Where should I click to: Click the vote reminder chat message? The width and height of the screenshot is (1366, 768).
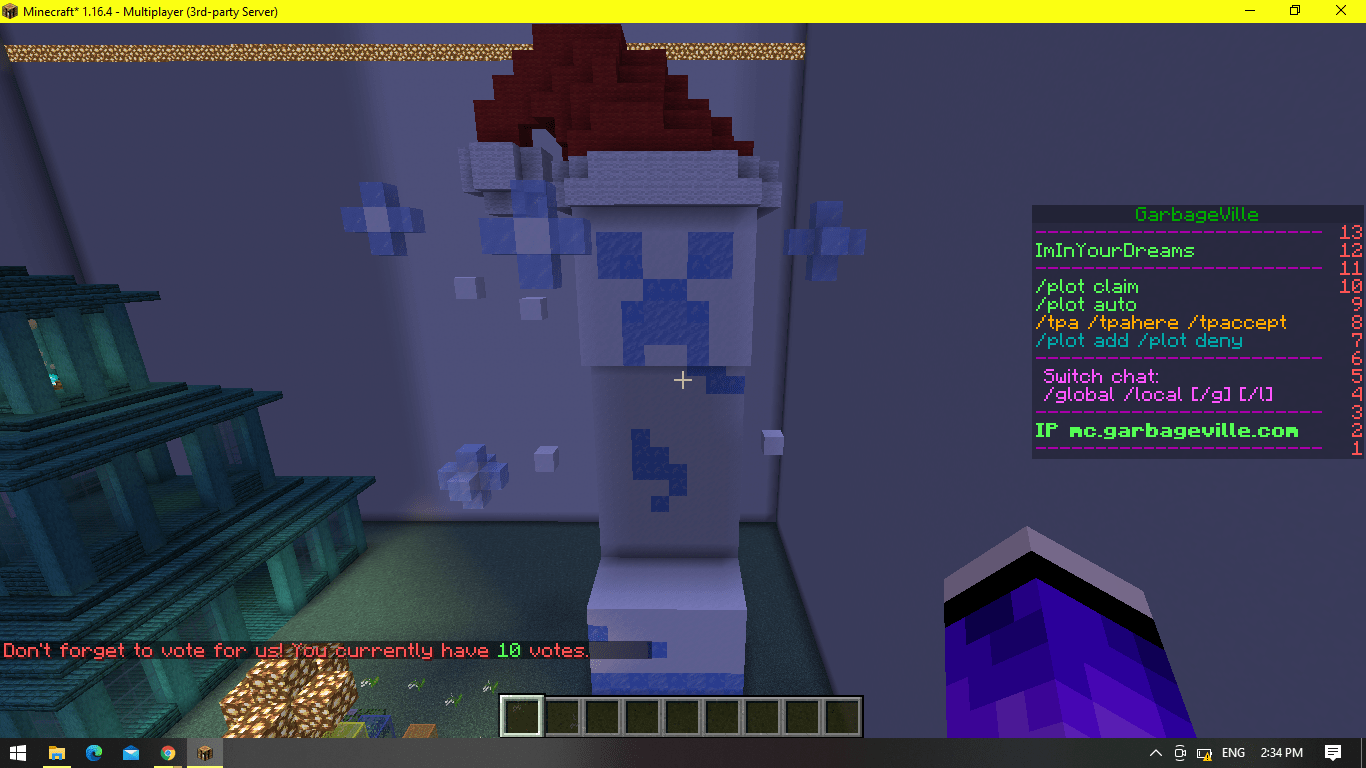click(x=295, y=650)
